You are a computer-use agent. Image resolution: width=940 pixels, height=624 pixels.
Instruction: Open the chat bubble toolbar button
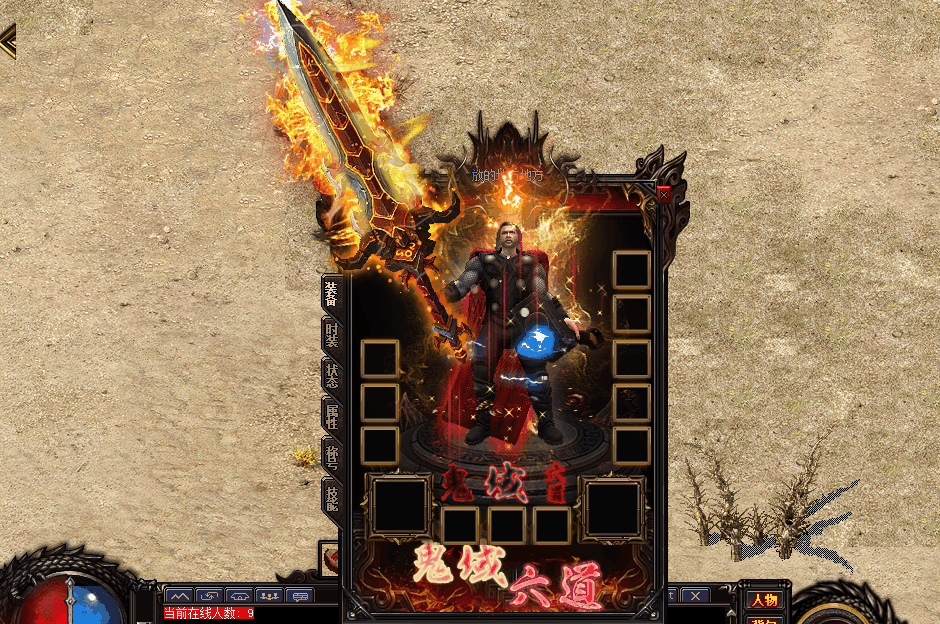299,596
